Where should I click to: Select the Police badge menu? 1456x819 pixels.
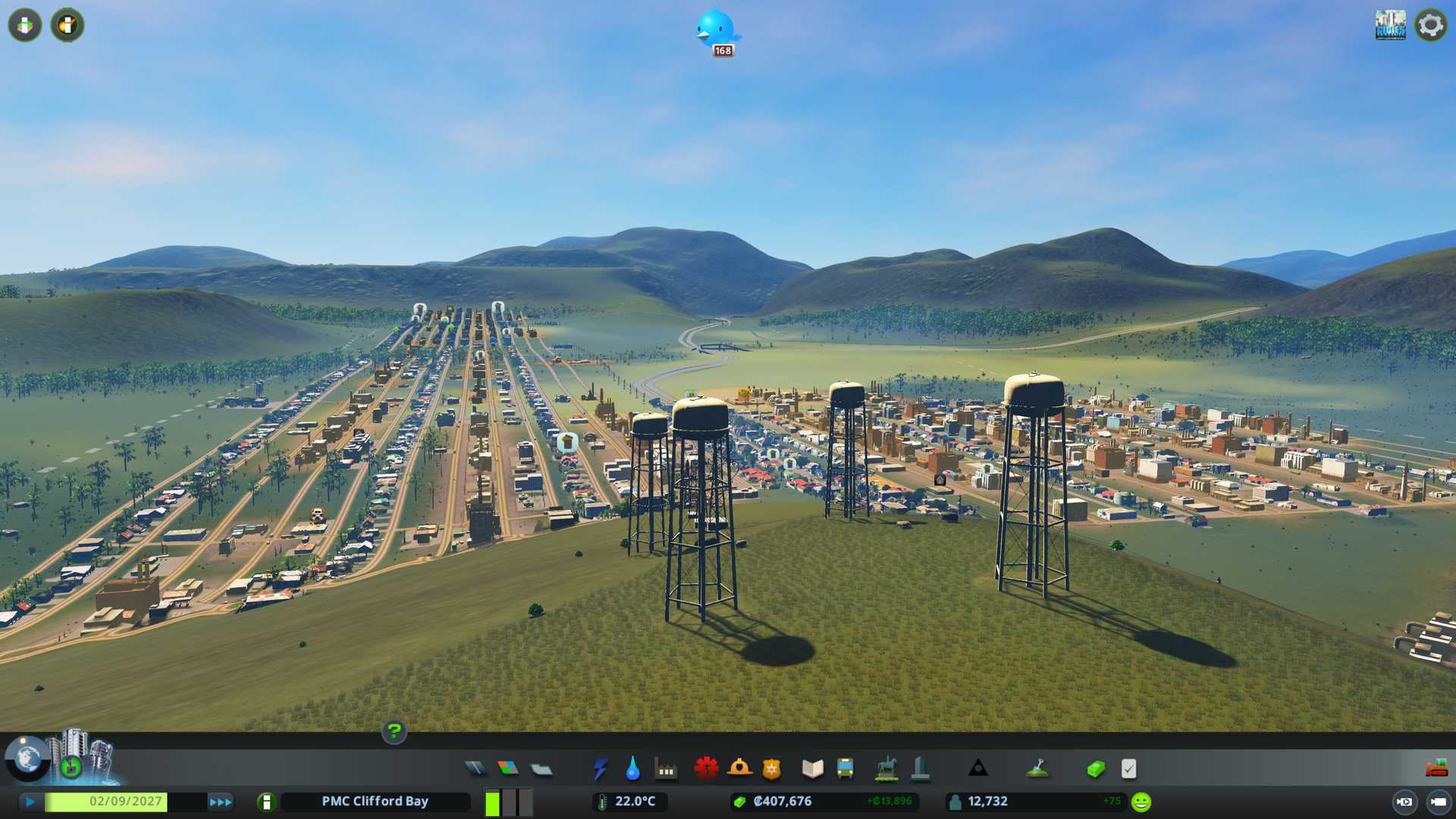(x=772, y=769)
